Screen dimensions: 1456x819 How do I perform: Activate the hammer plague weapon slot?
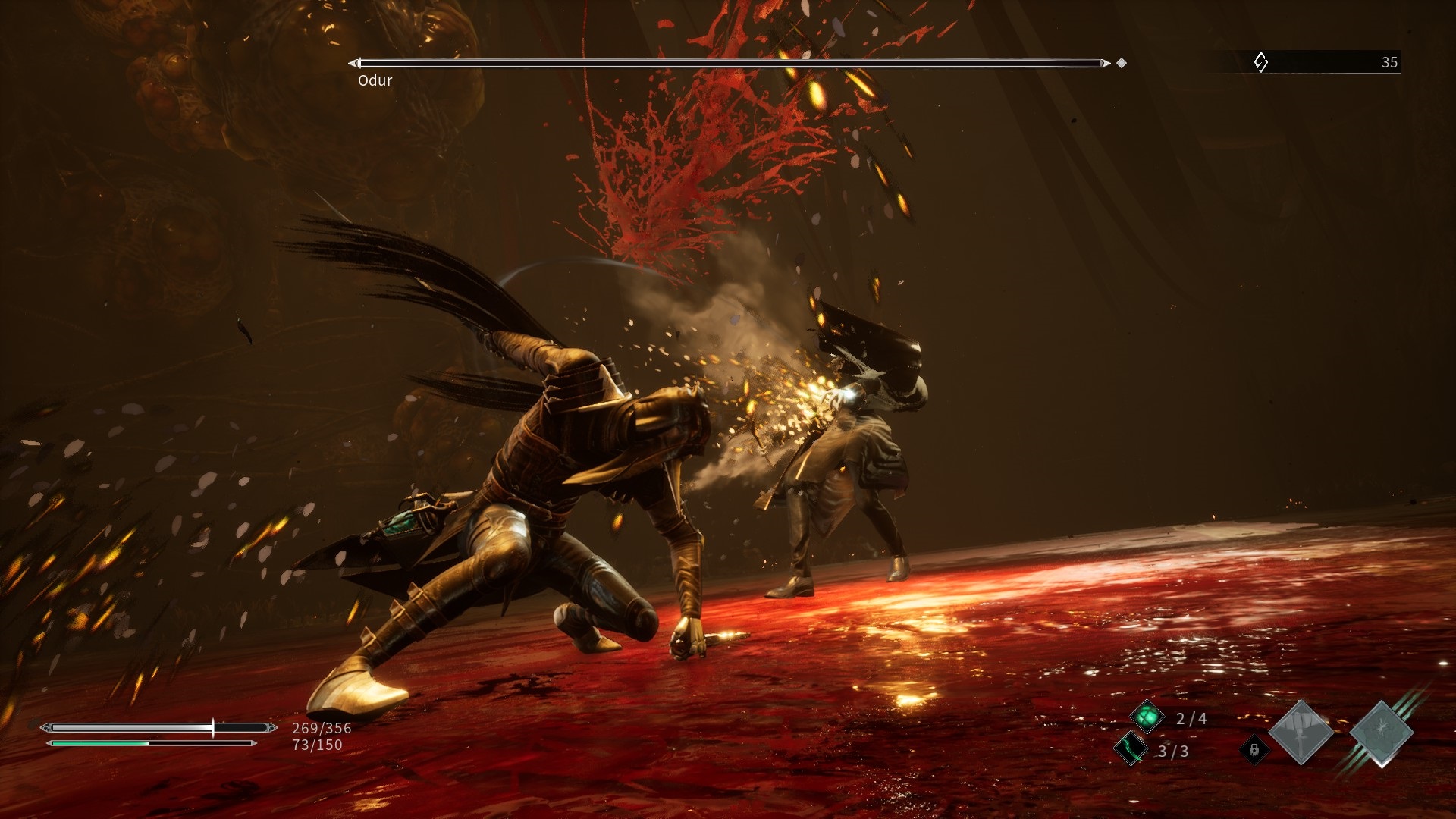point(1301,733)
